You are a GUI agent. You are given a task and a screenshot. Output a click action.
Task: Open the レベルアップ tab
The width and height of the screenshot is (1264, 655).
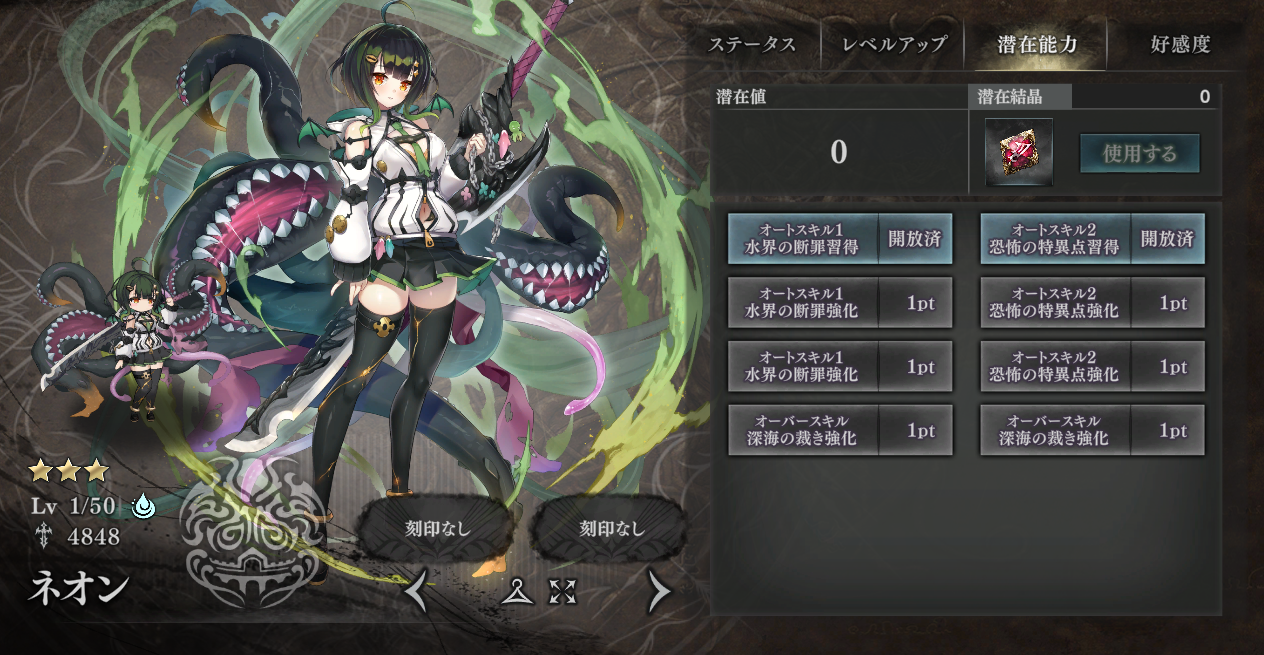893,45
